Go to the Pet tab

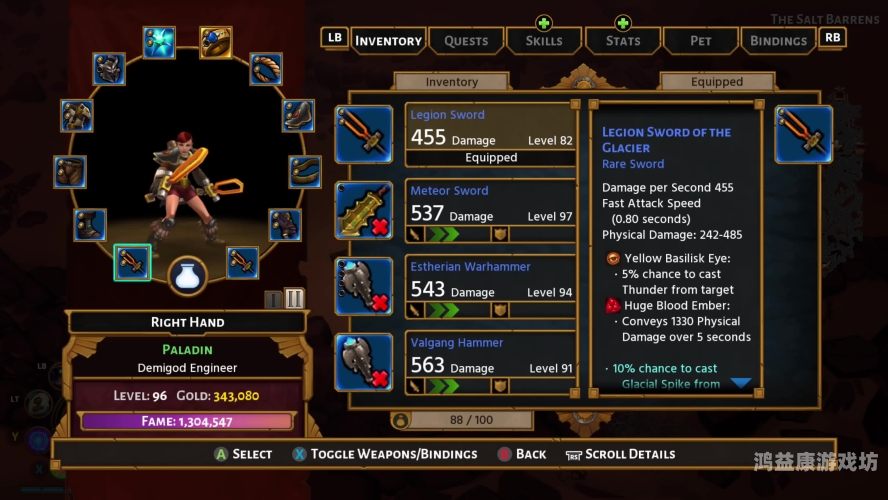700,40
